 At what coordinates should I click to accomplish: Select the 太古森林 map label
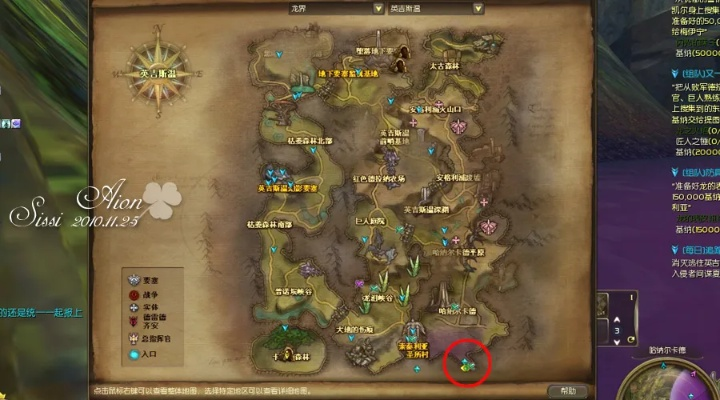tap(444, 67)
